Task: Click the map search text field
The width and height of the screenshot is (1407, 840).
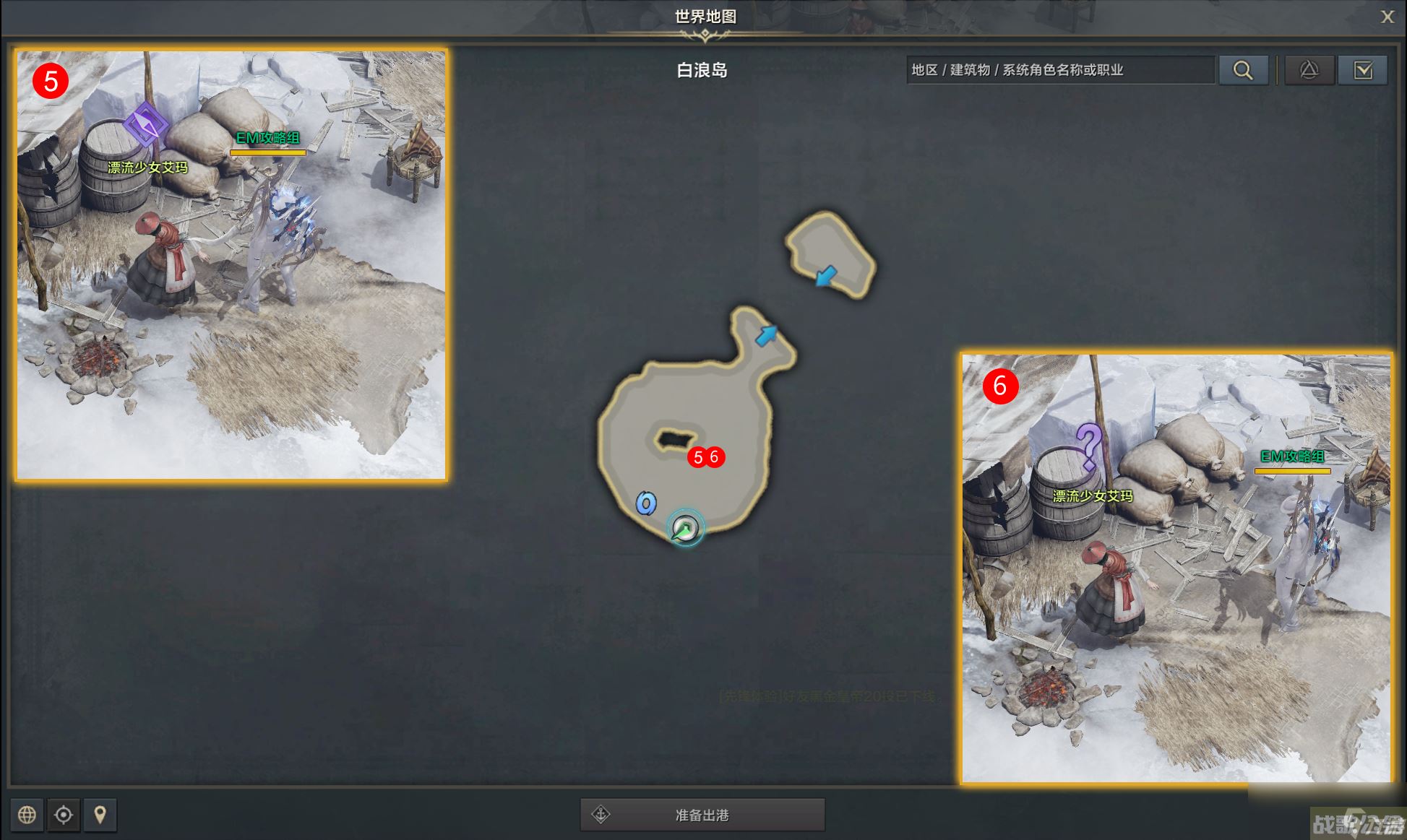Action: 1059,70
